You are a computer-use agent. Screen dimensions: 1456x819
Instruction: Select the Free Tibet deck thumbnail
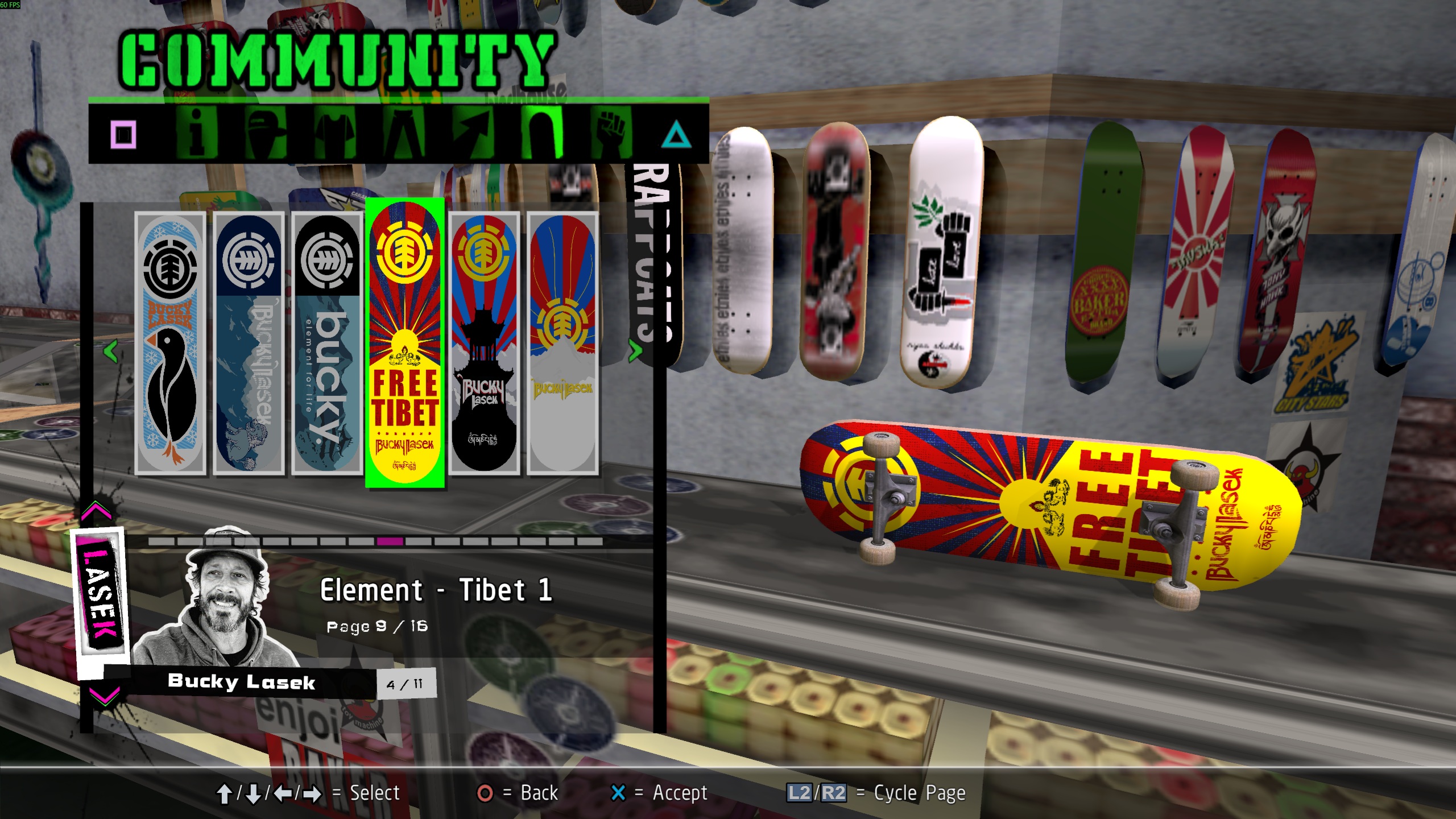coord(405,343)
